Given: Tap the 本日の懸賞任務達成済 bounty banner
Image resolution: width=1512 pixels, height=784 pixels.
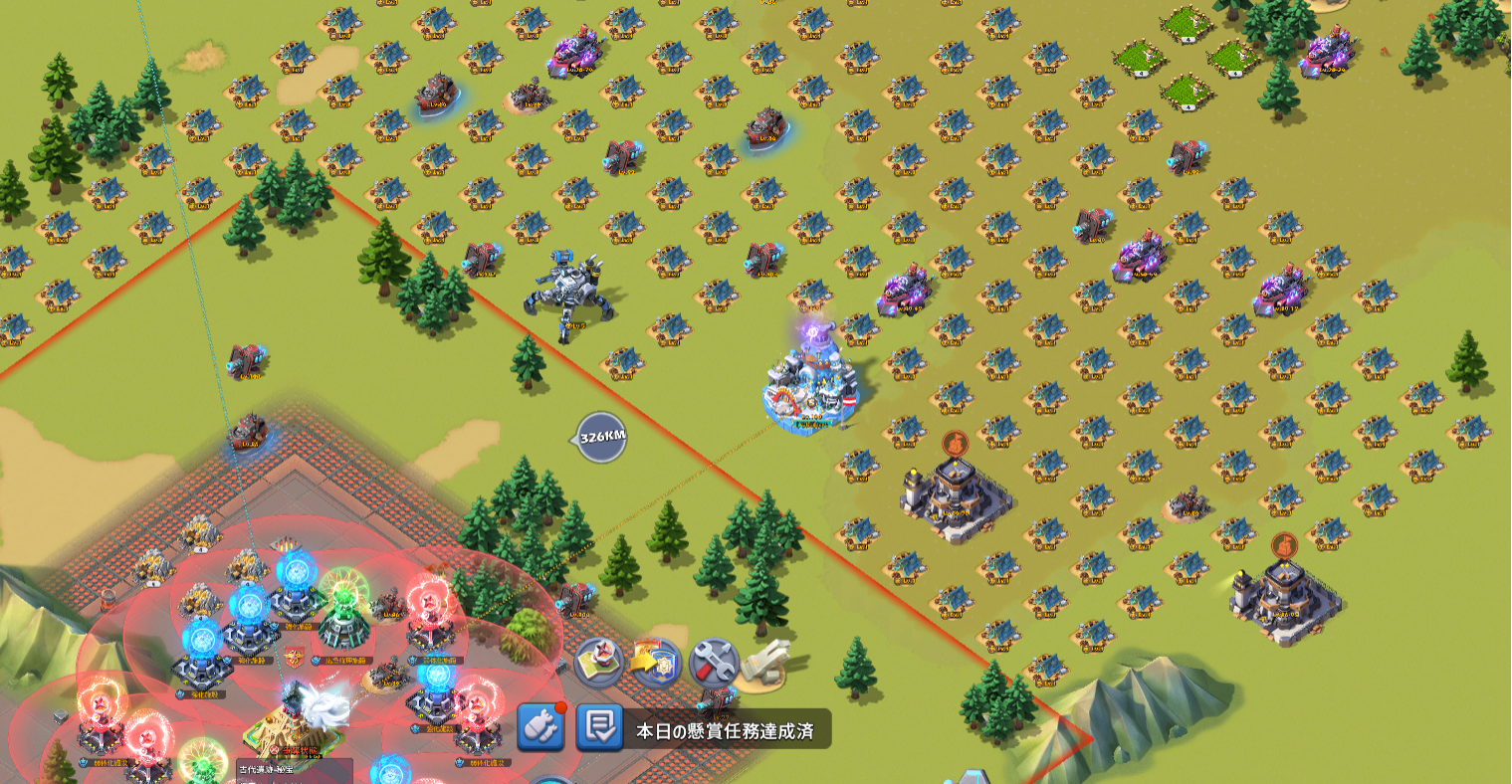Looking at the screenshot, I should click(726, 730).
